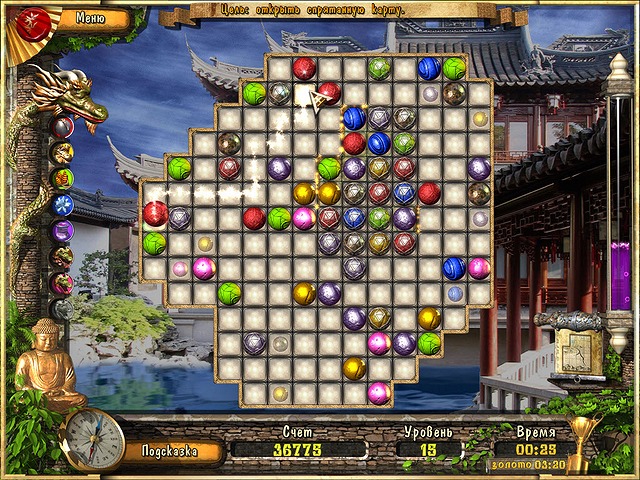
Task: Activate the orange fan on green power-up
Action: pyautogui.click(x=63, y=179)
